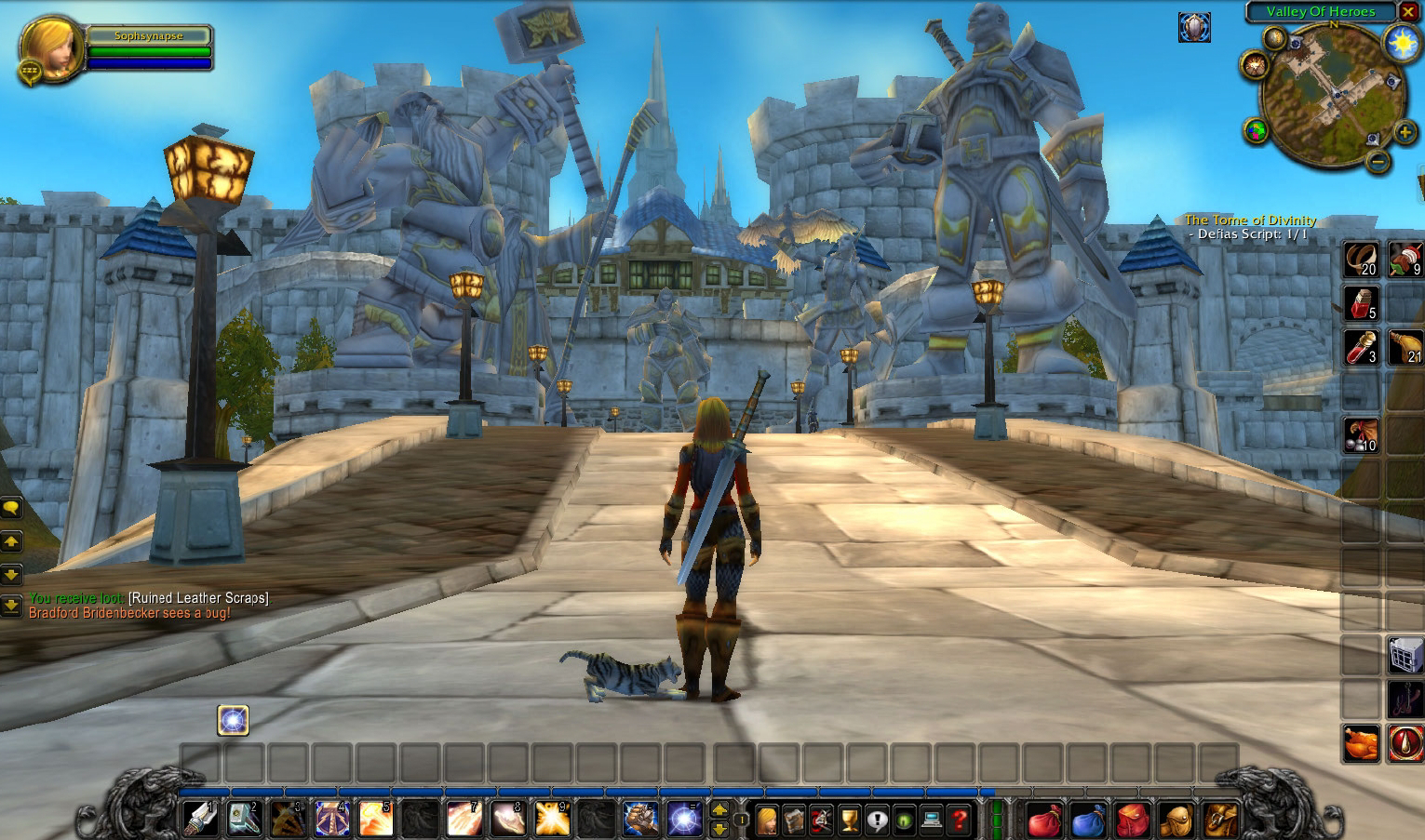
Task: Open the backpack at the bar's end
Action: [1220, 820]
